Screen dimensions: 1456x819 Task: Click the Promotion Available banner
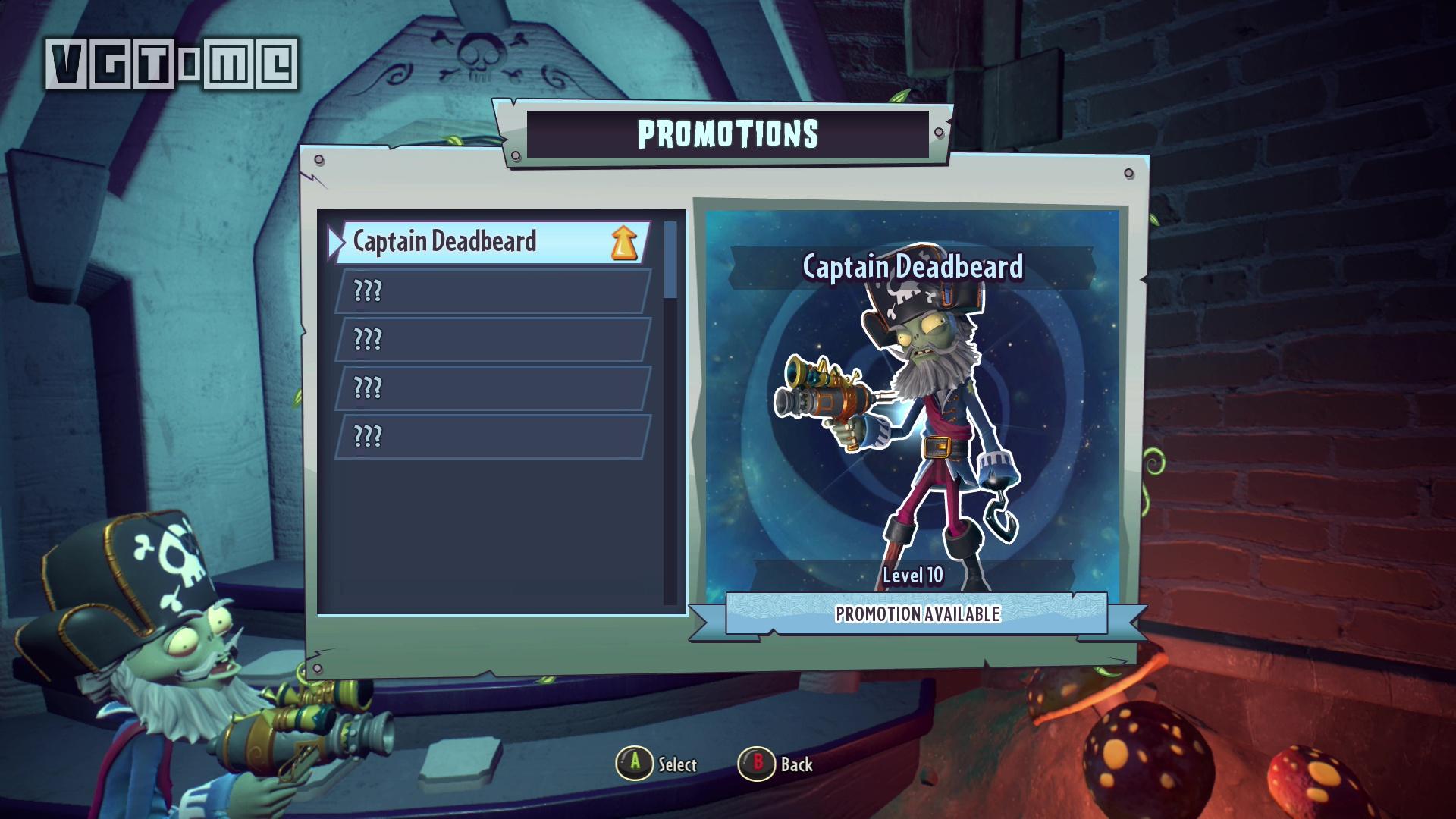point(917,614)
